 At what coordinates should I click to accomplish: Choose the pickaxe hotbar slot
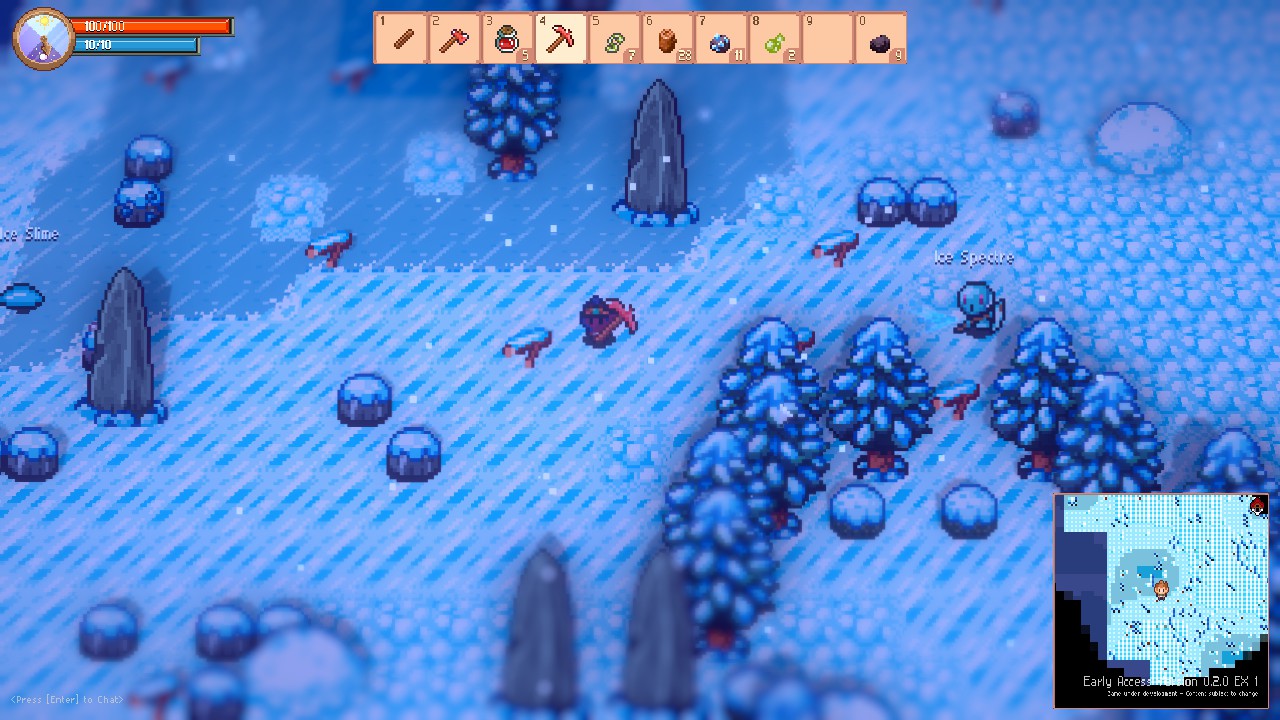click(x=560, y=38)
